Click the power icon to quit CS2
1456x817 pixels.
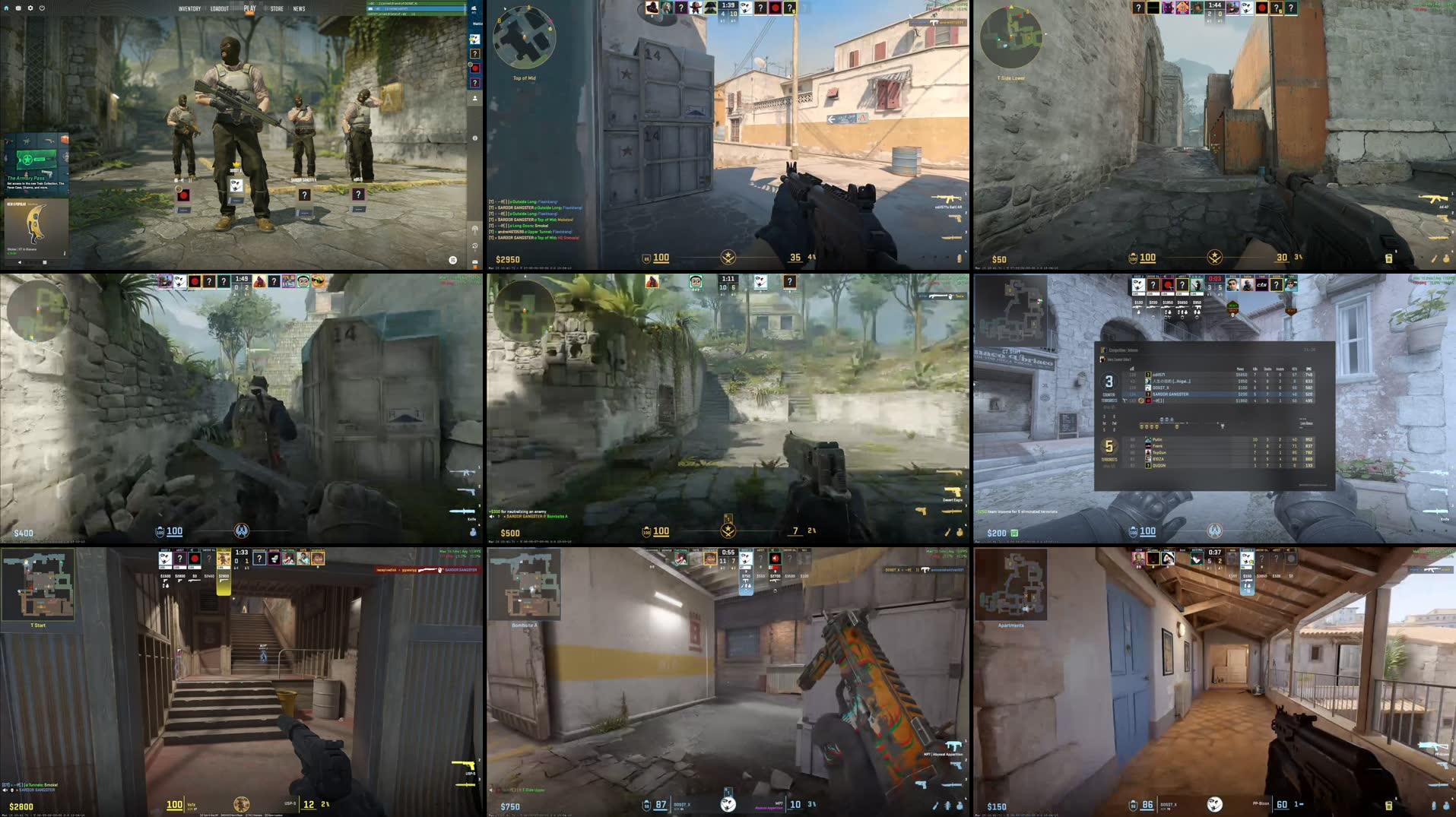point(42,8)
